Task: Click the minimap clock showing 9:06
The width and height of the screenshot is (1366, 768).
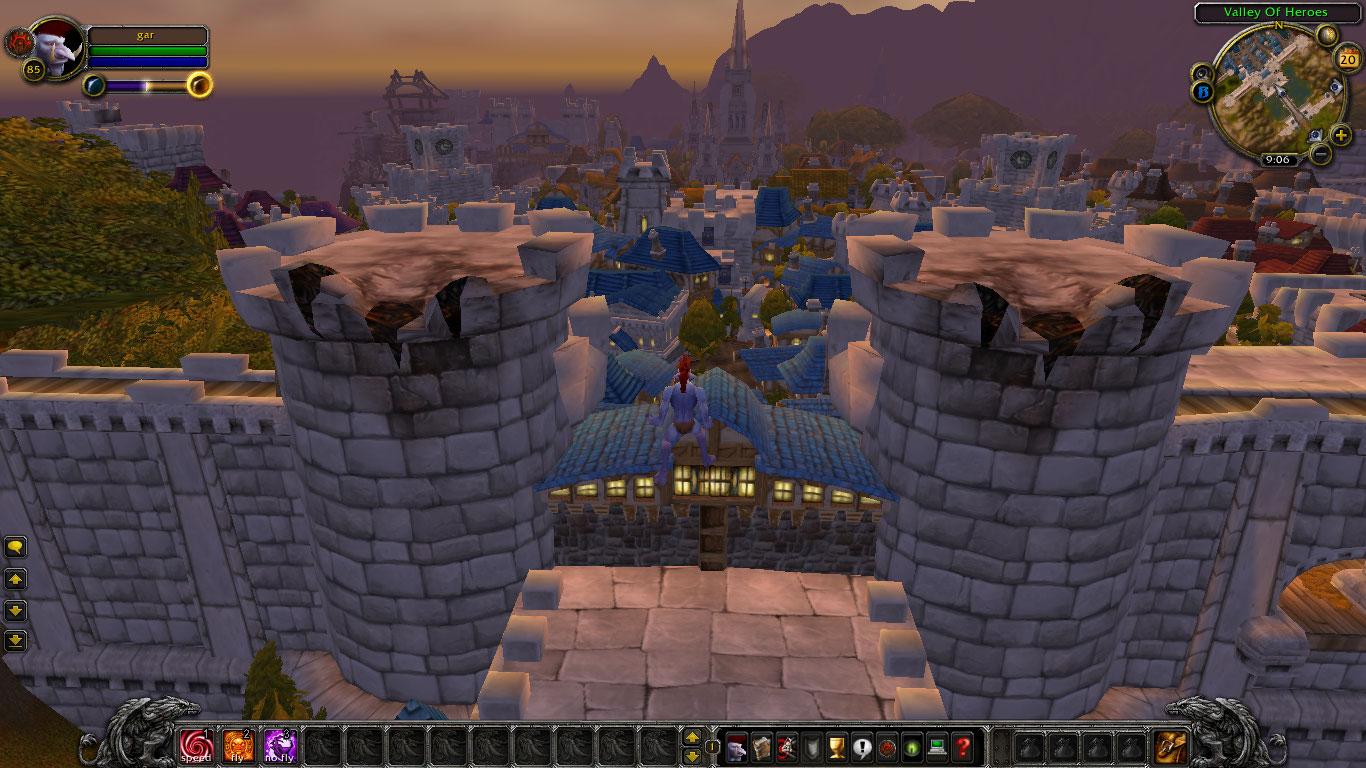Action: (x=1277, y=159)
